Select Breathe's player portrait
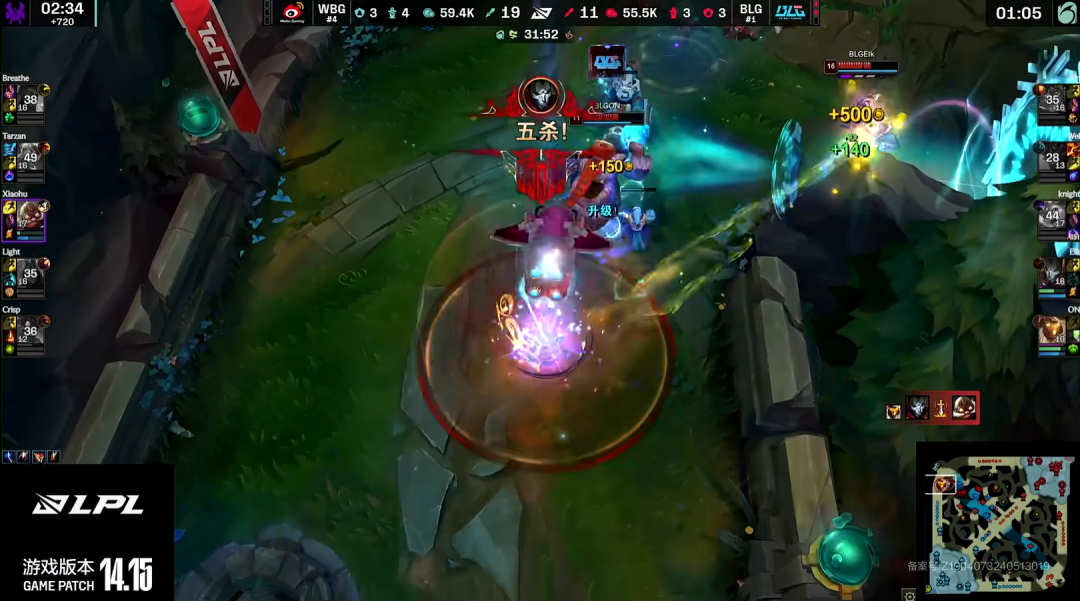This screenshot has height=601, width=1080. (30, 100)
